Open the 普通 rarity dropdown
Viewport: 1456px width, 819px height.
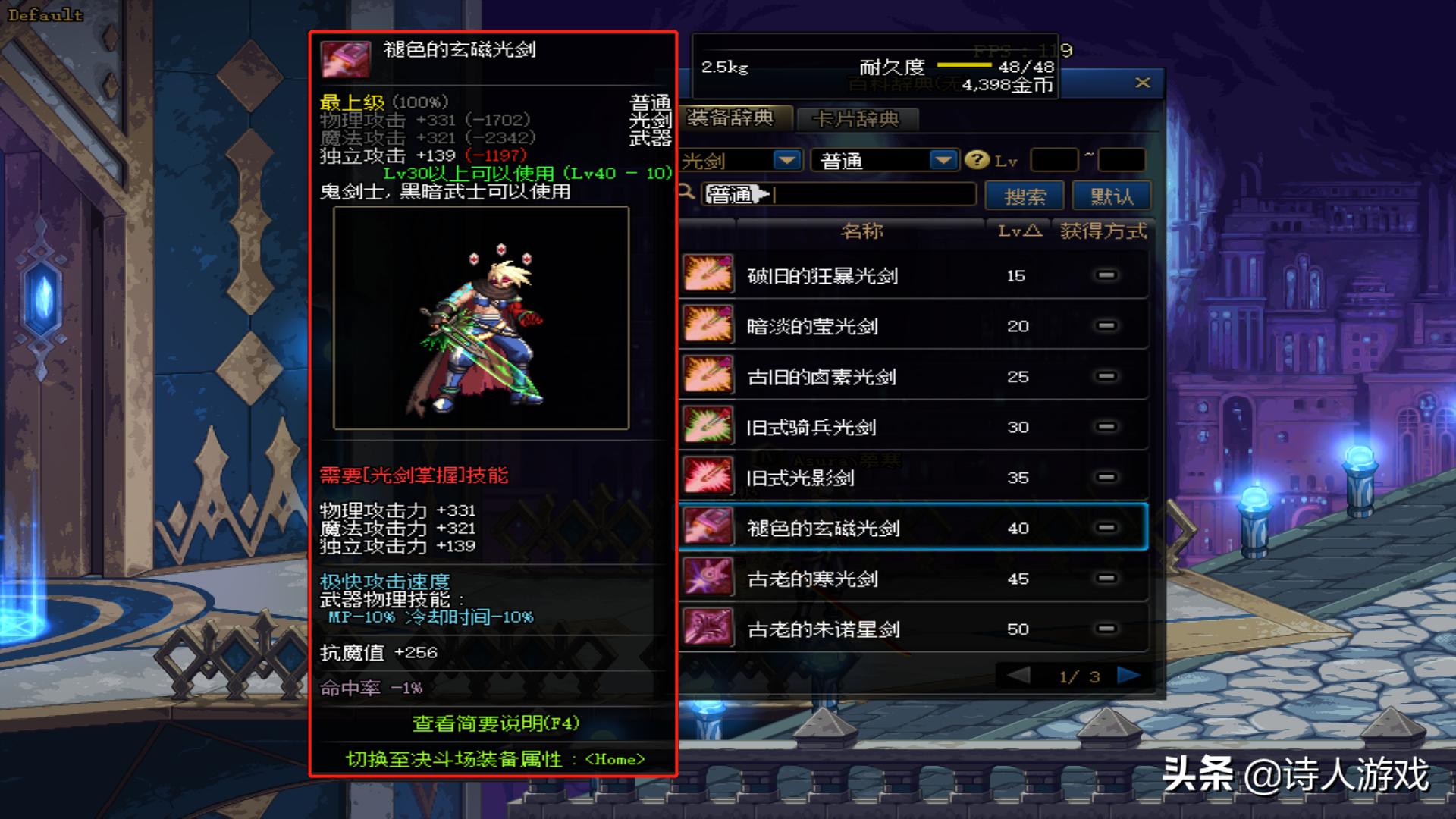pos(943,160)
